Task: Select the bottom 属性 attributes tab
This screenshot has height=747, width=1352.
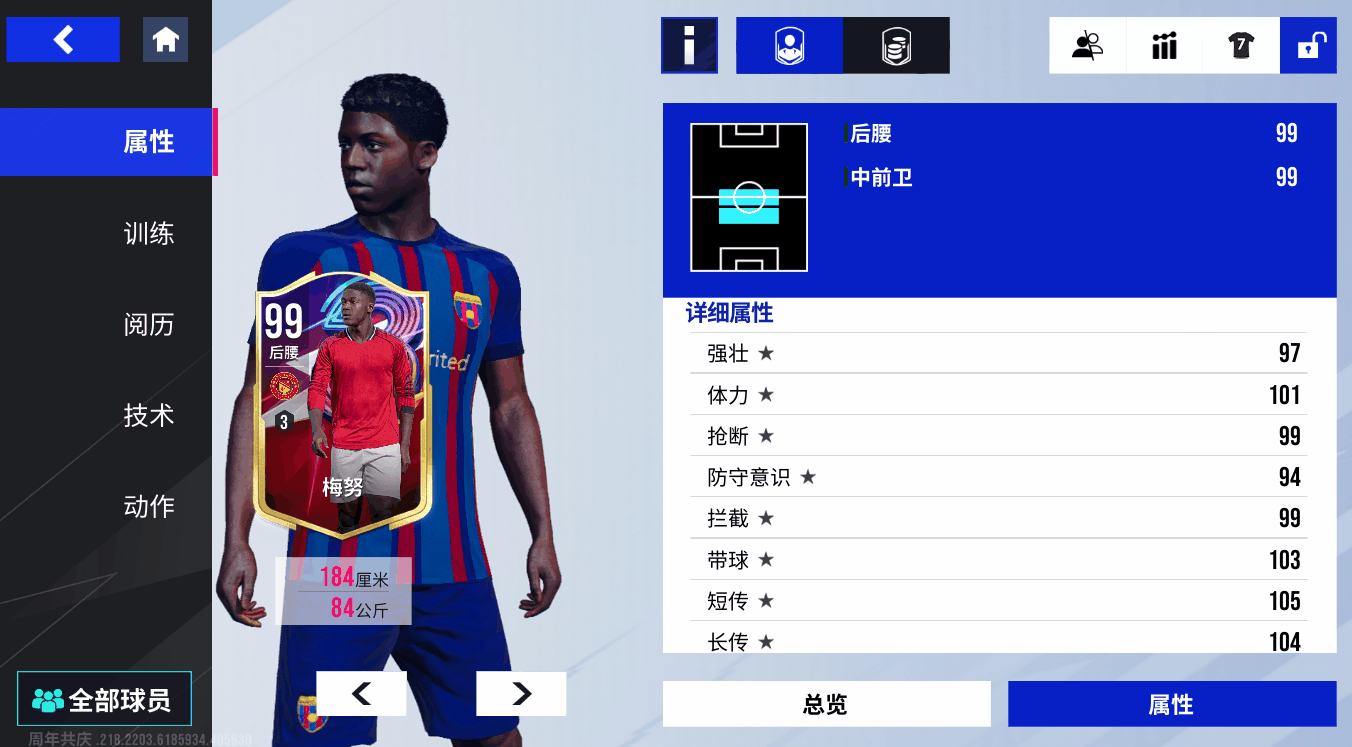Action: 1171,704
